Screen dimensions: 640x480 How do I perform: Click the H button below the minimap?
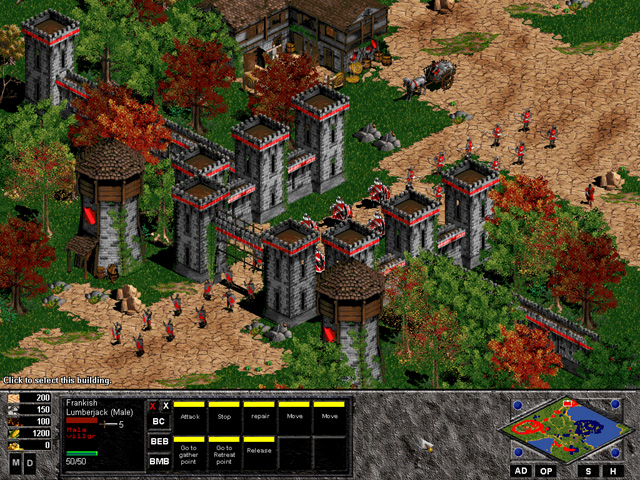click(x=613, y=470)
